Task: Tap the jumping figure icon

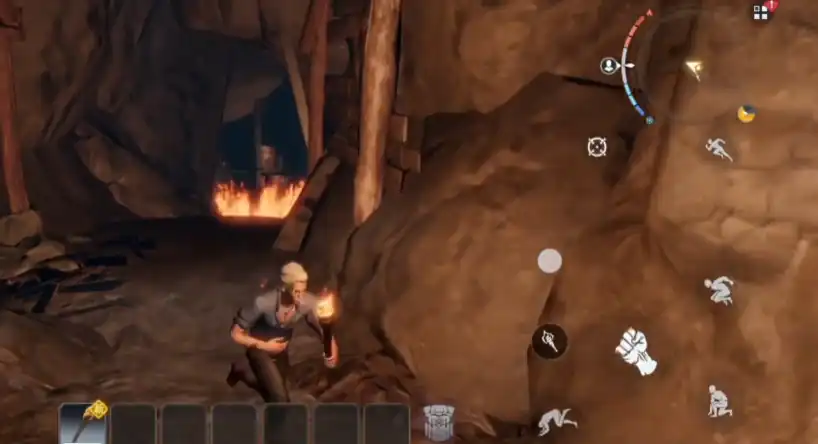Action: point(719,290)
